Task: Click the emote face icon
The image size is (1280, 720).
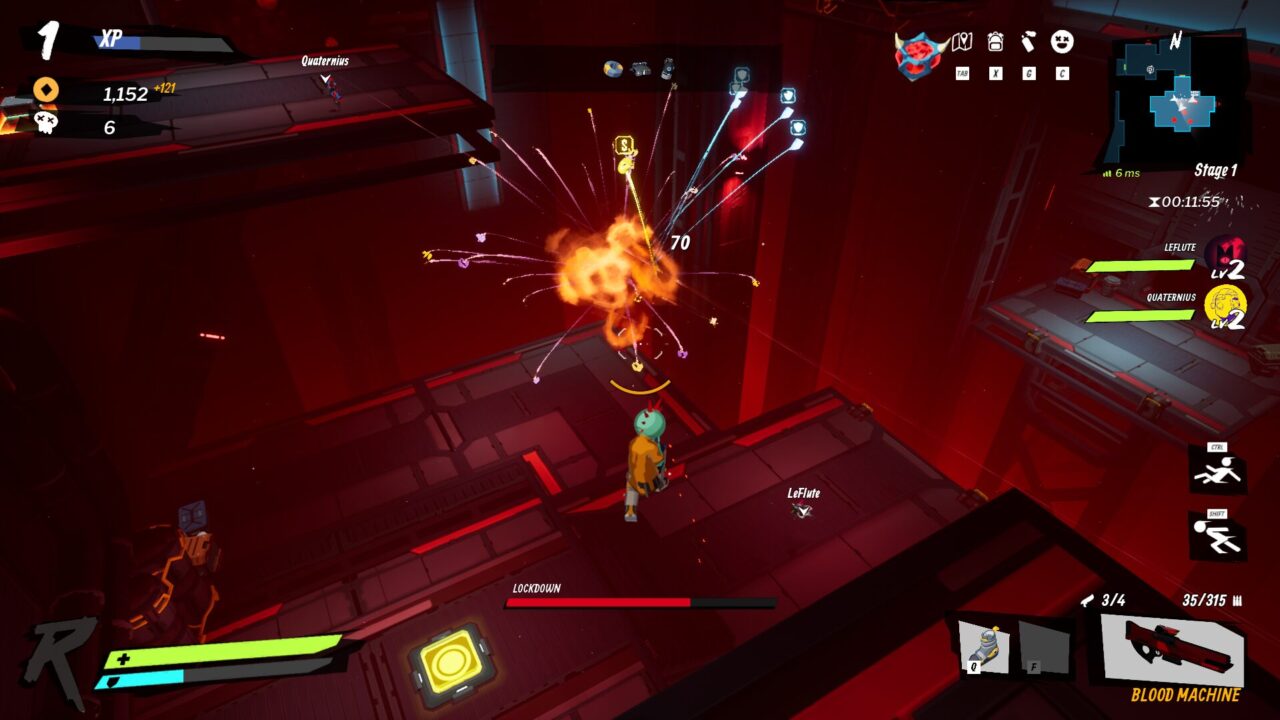Action: [x=1061, y=42]
